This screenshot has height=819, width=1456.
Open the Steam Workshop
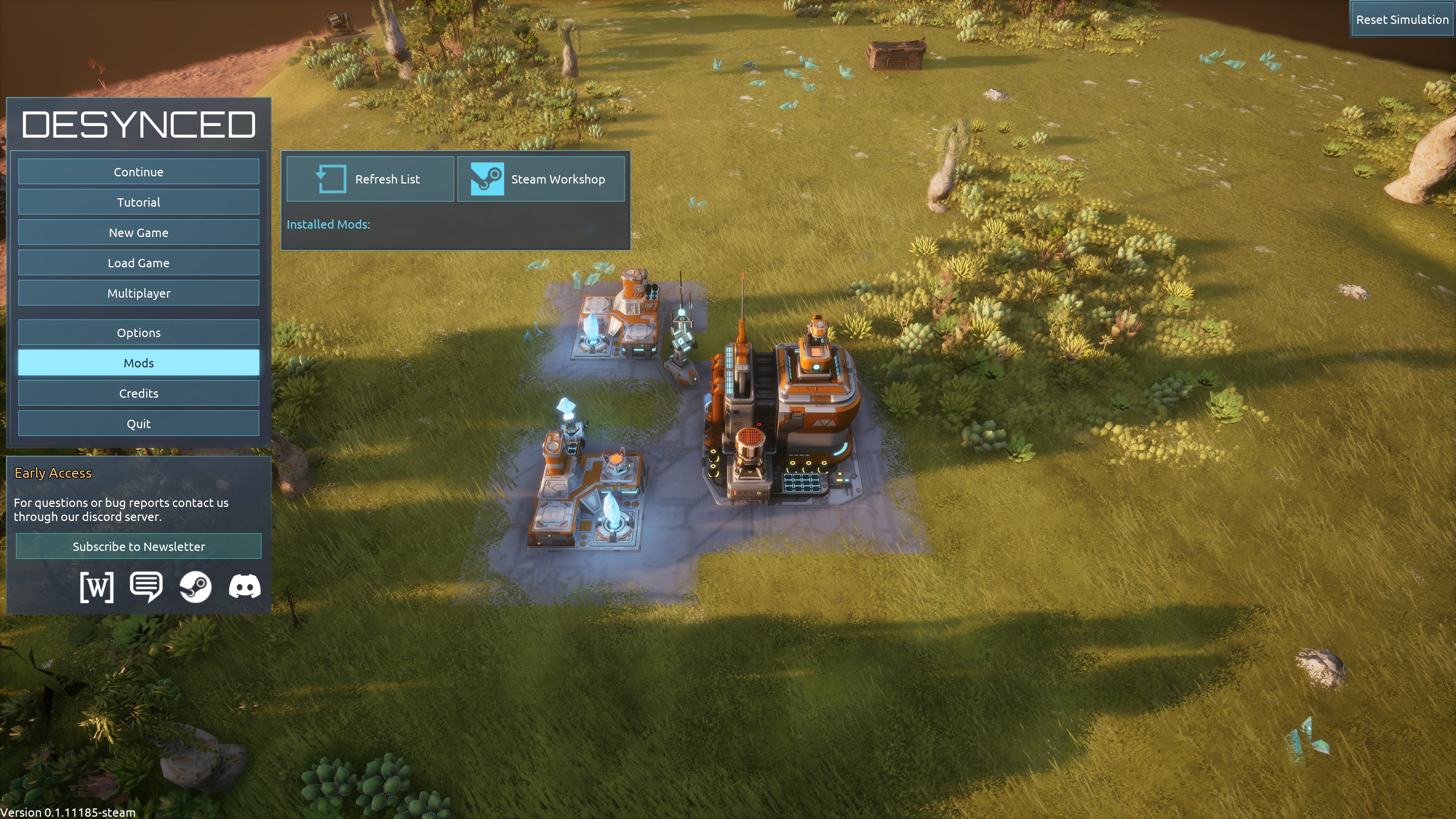540,179
